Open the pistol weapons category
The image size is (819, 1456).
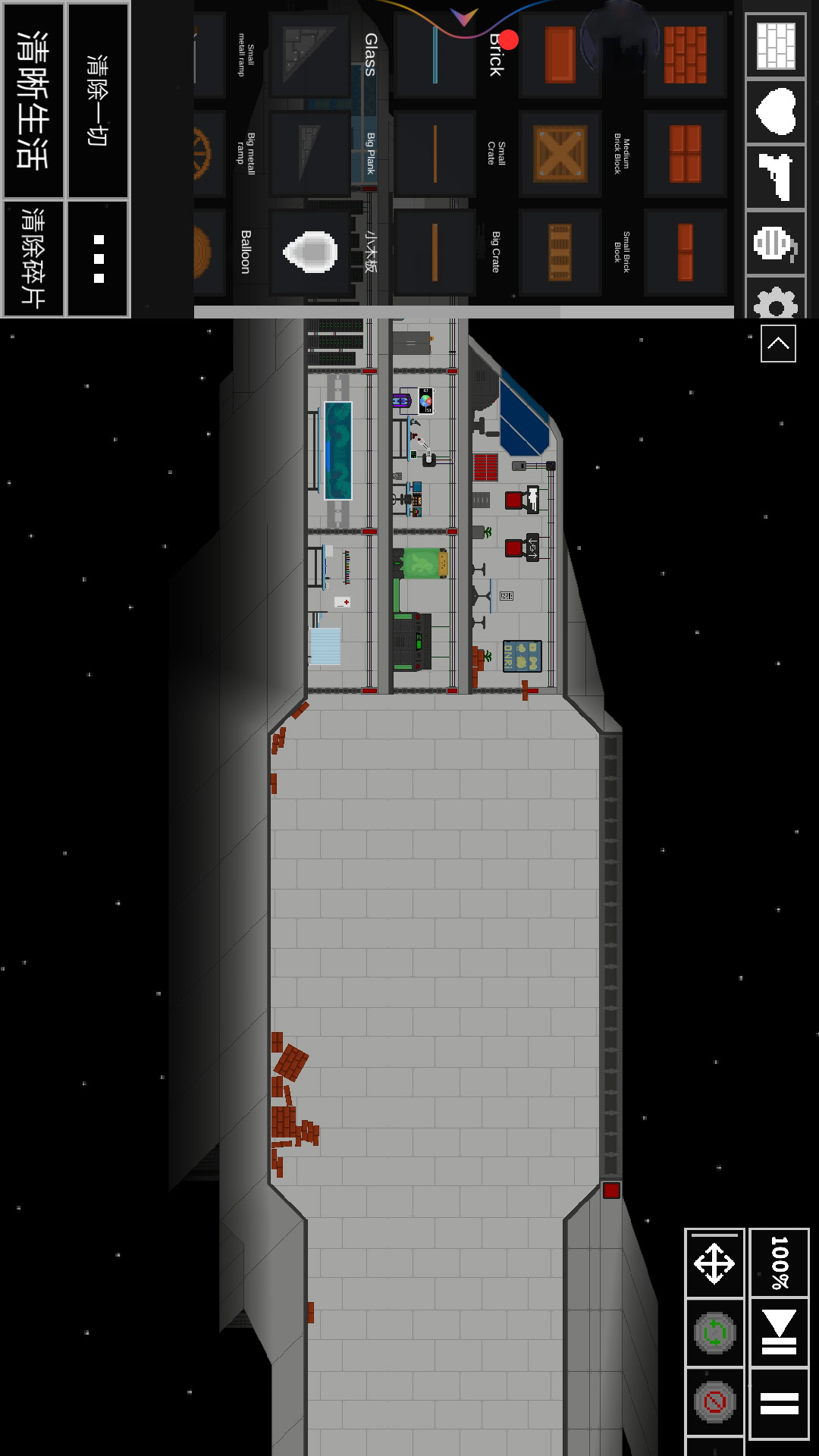tap(776, 177)
